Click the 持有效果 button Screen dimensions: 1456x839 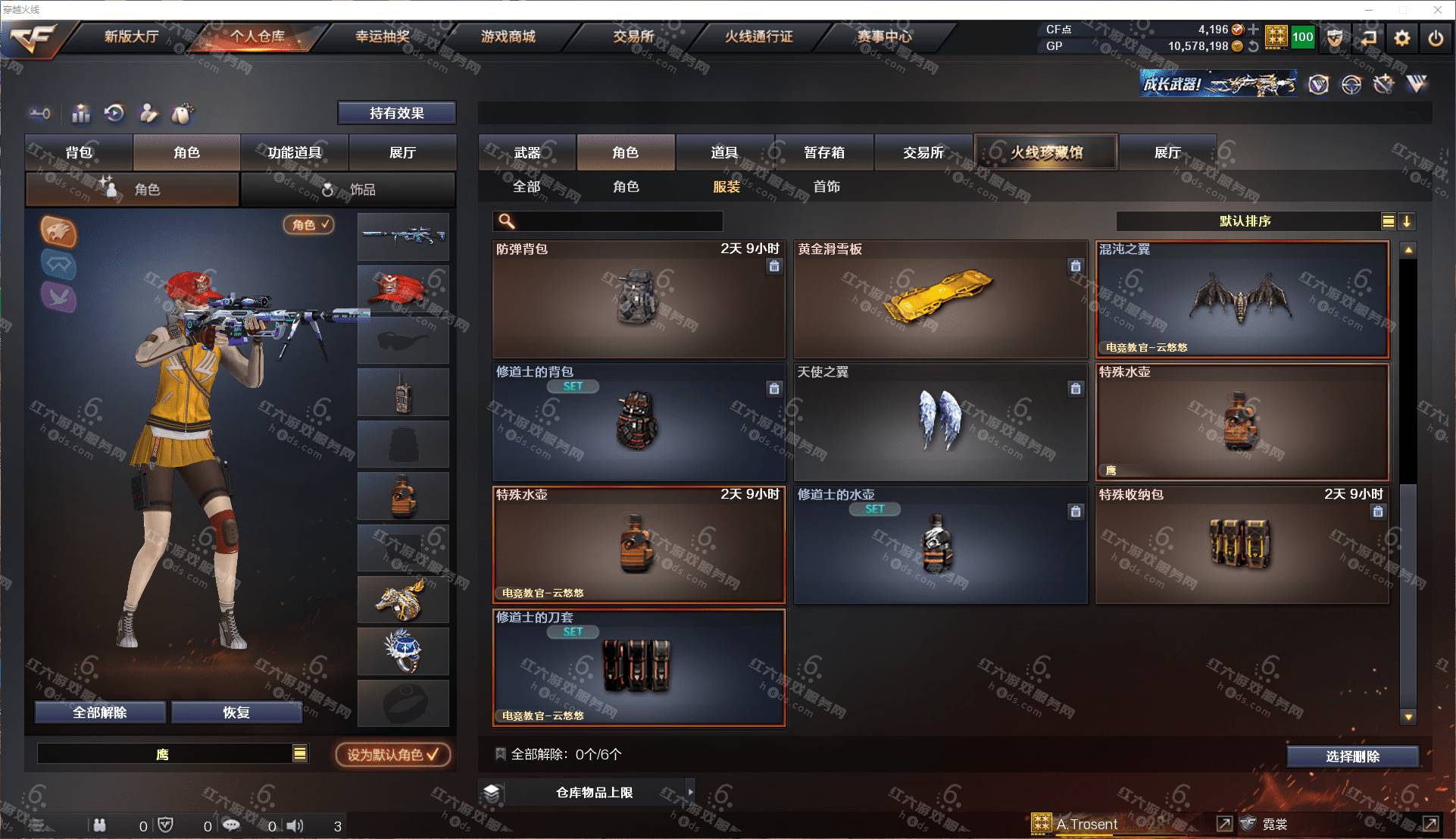(x=396, y=113)
